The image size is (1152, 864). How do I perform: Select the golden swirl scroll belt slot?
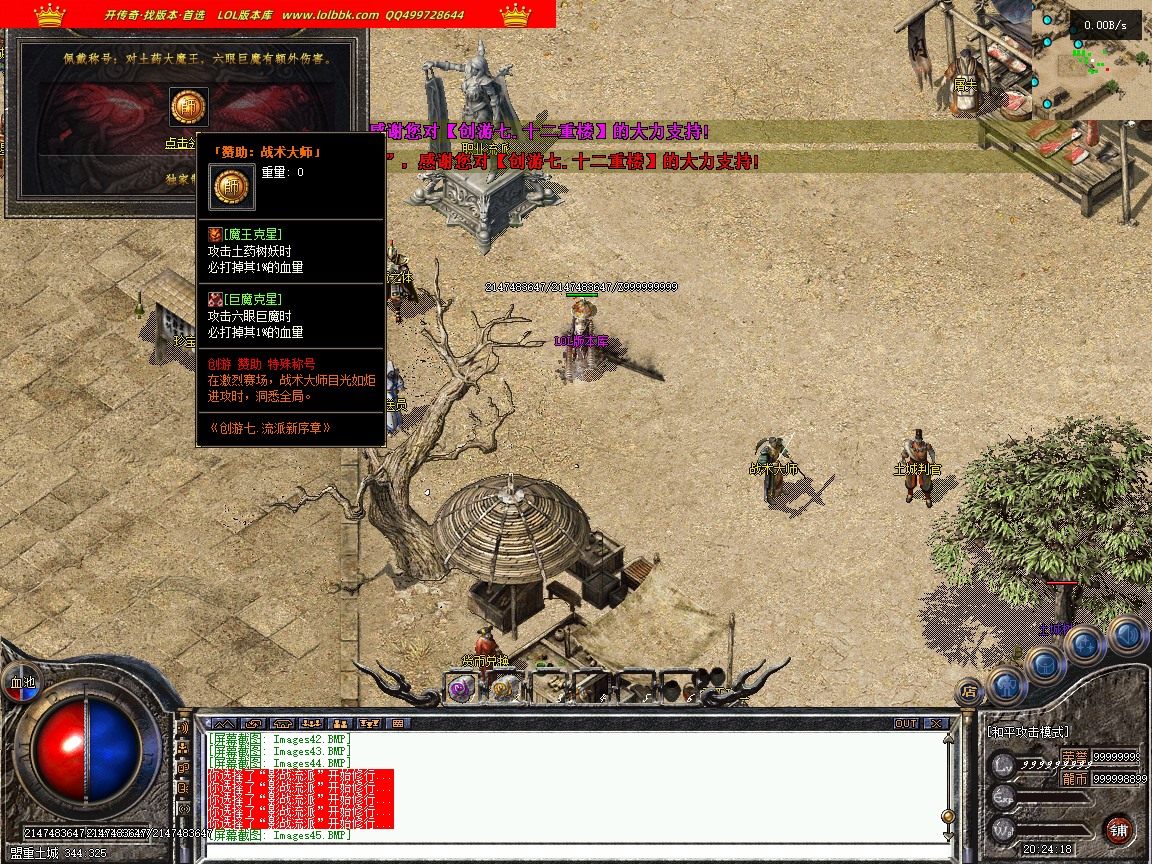click(505, 688)
